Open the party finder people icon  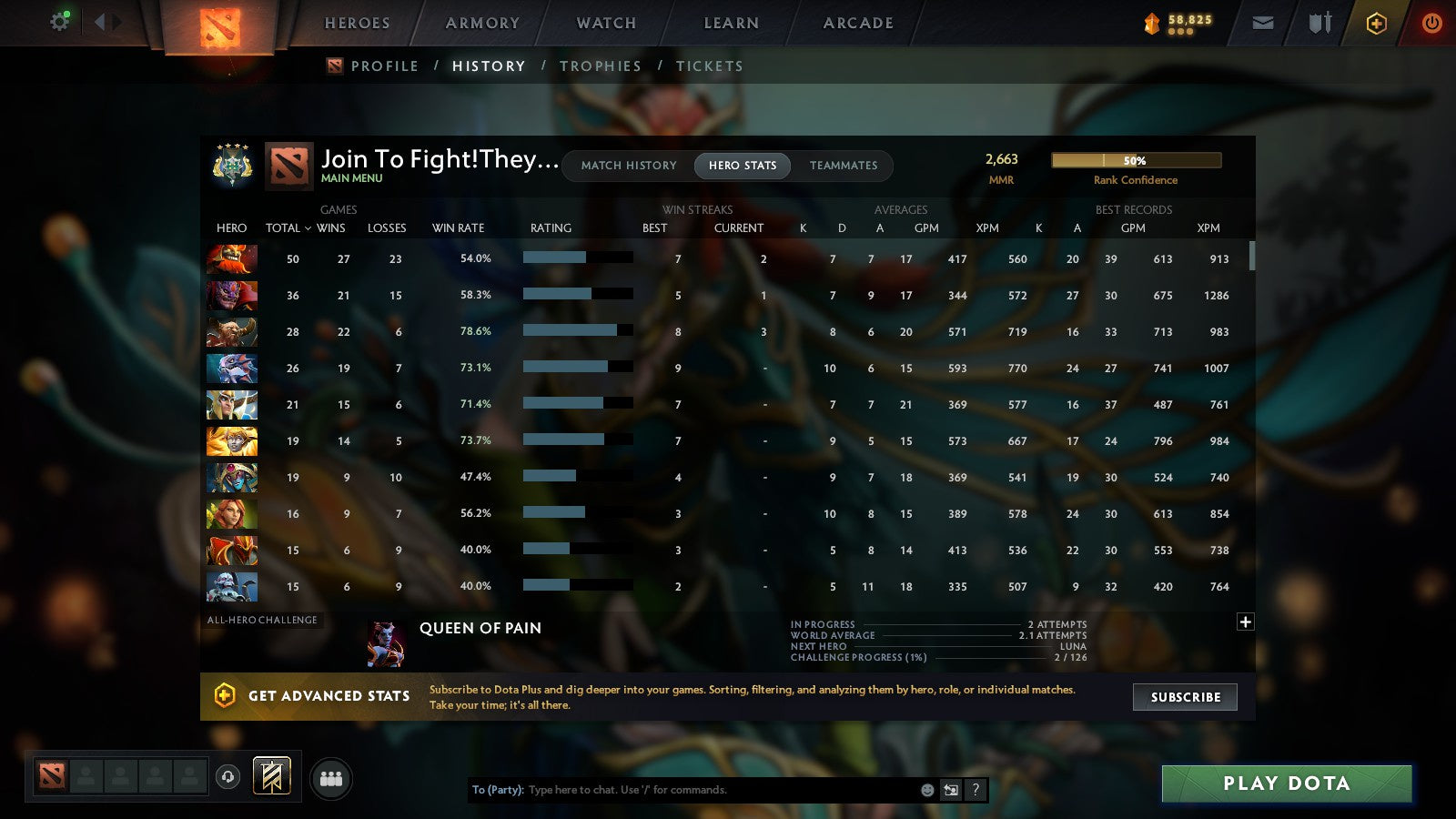click(332, 778)
